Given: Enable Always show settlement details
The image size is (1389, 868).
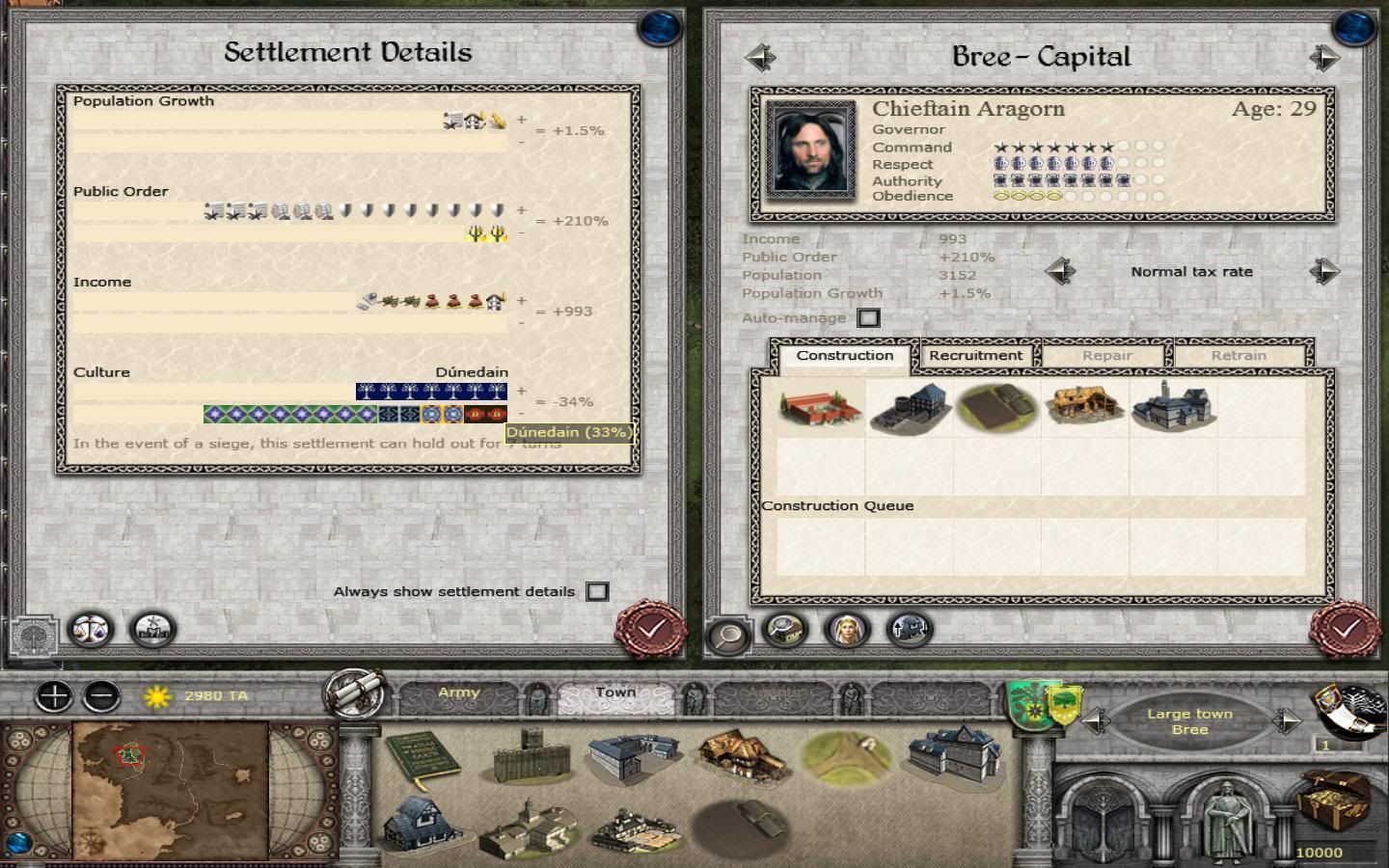Looking at the screenshot, I should coord(597,591).
